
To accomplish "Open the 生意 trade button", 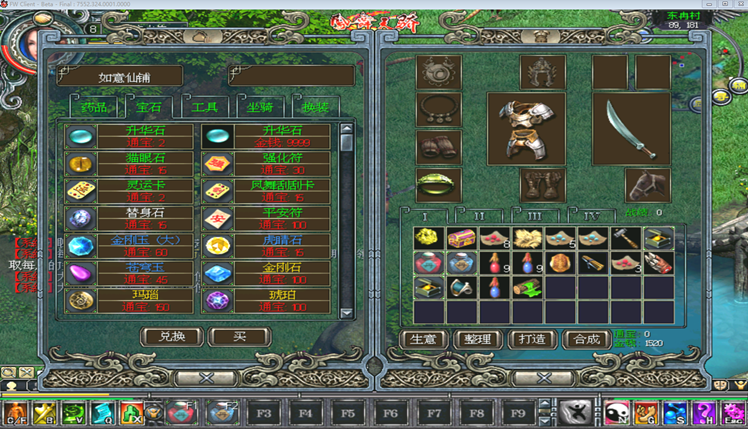I will tap(423, 339).
